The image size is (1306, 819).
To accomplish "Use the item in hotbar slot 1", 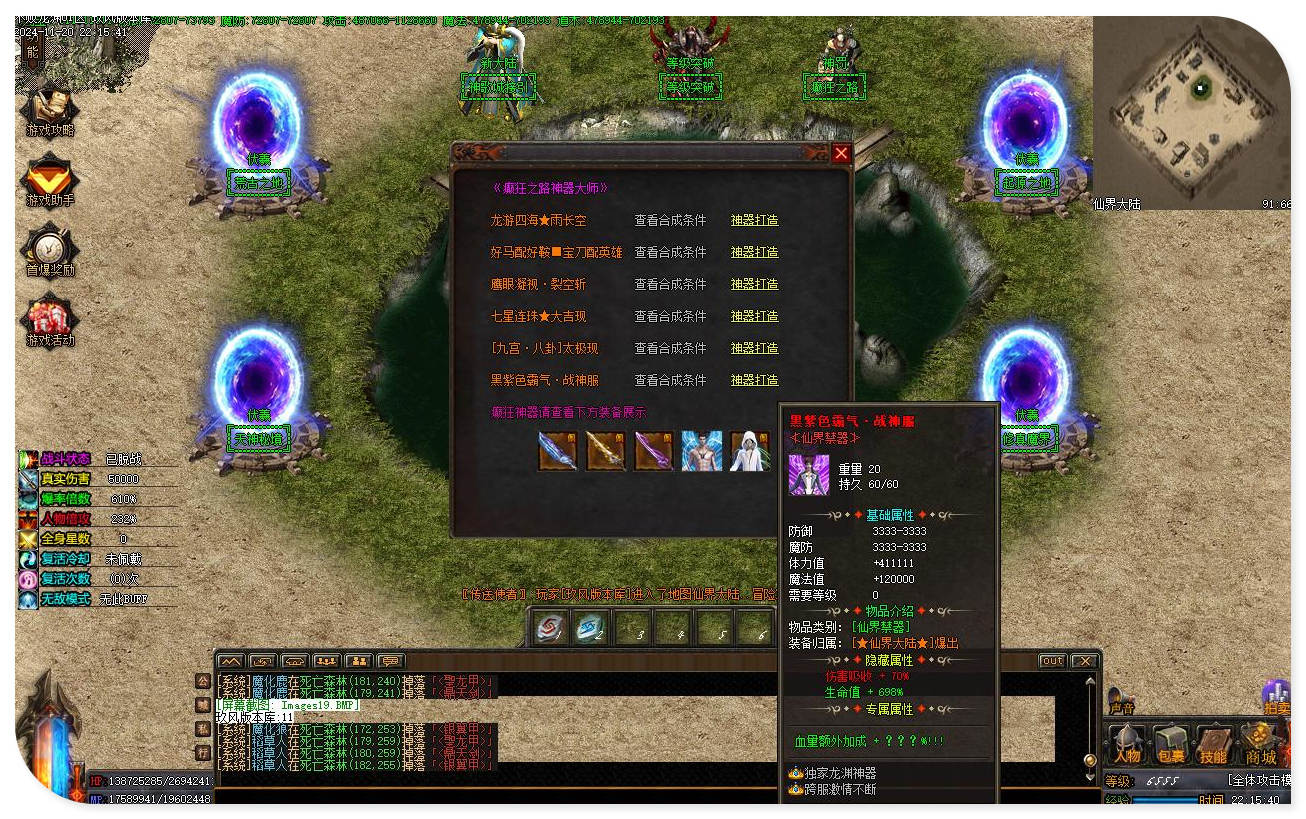I will coord(548,628).
